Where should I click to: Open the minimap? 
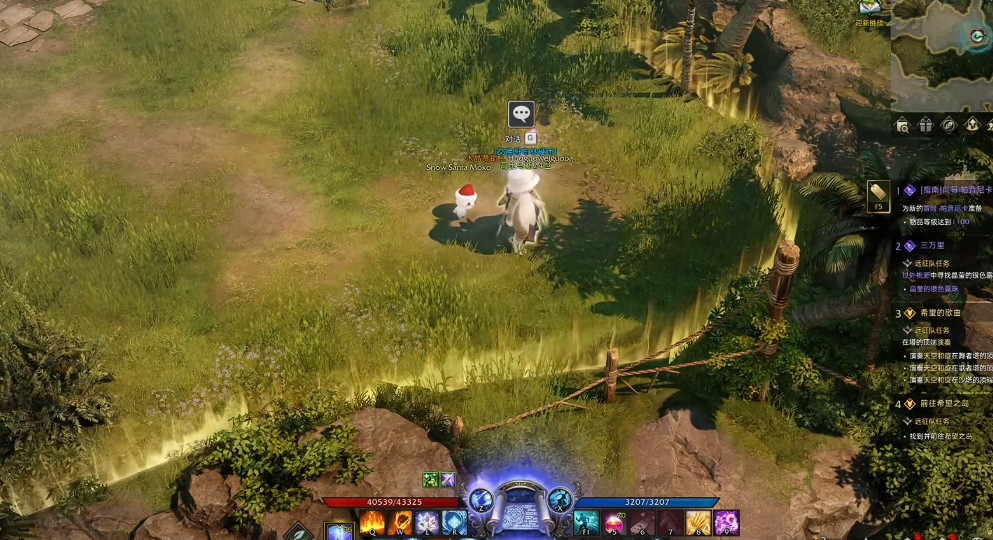tap(941, 55)
